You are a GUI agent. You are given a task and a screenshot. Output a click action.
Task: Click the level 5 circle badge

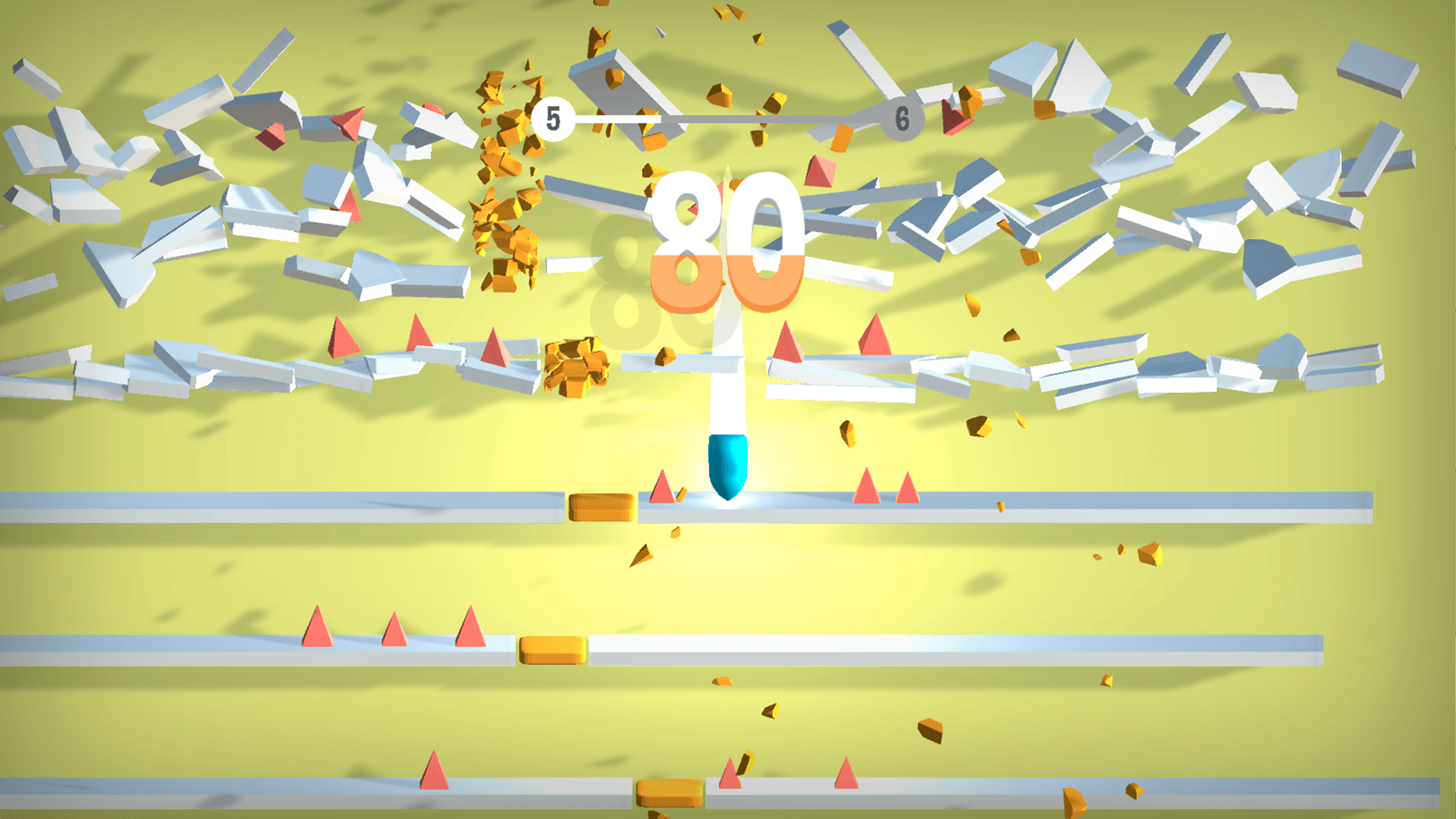pos(552,118)
